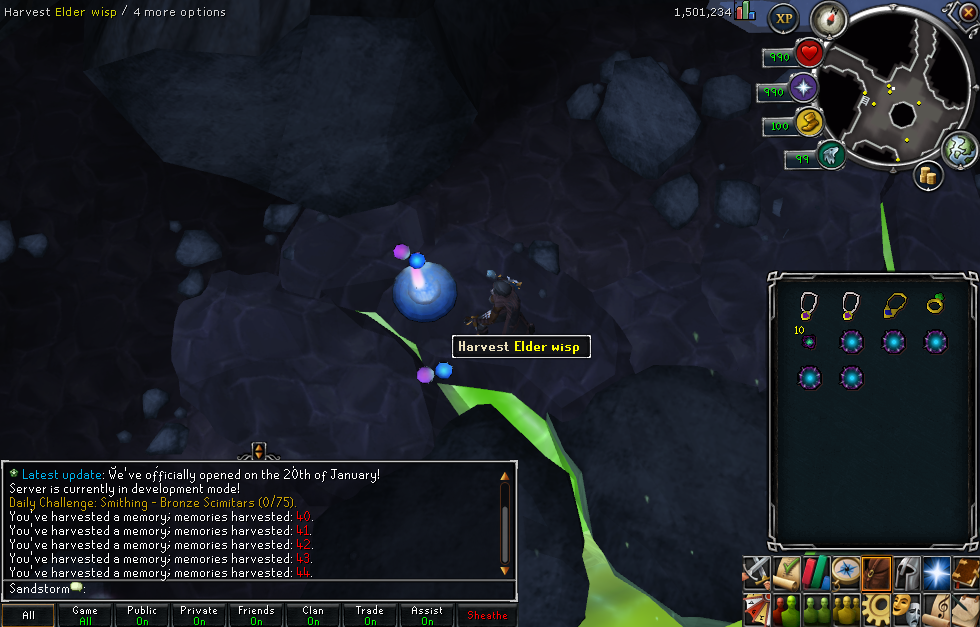Screen dimensions: 980x627
Task: Click the compass to face north
Action: click(x=829, y=18)
